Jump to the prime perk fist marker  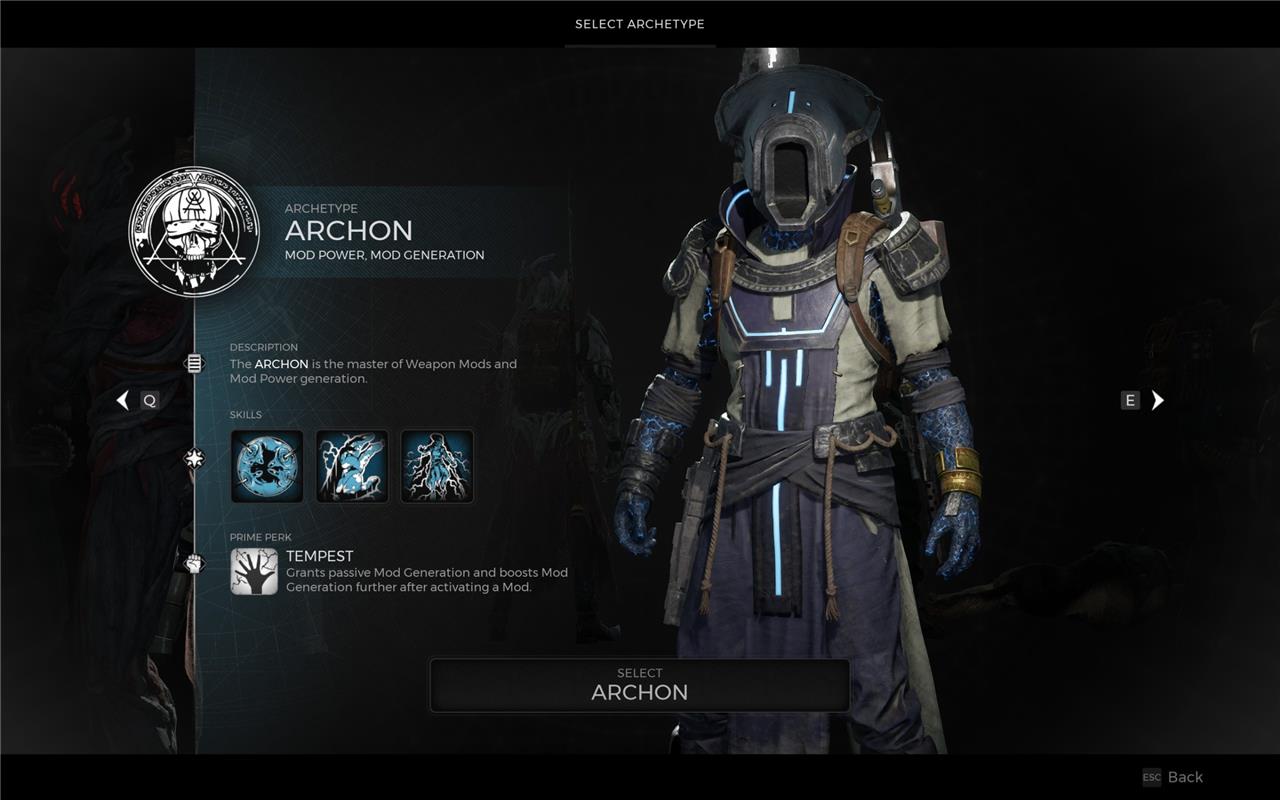pos(194,564)
